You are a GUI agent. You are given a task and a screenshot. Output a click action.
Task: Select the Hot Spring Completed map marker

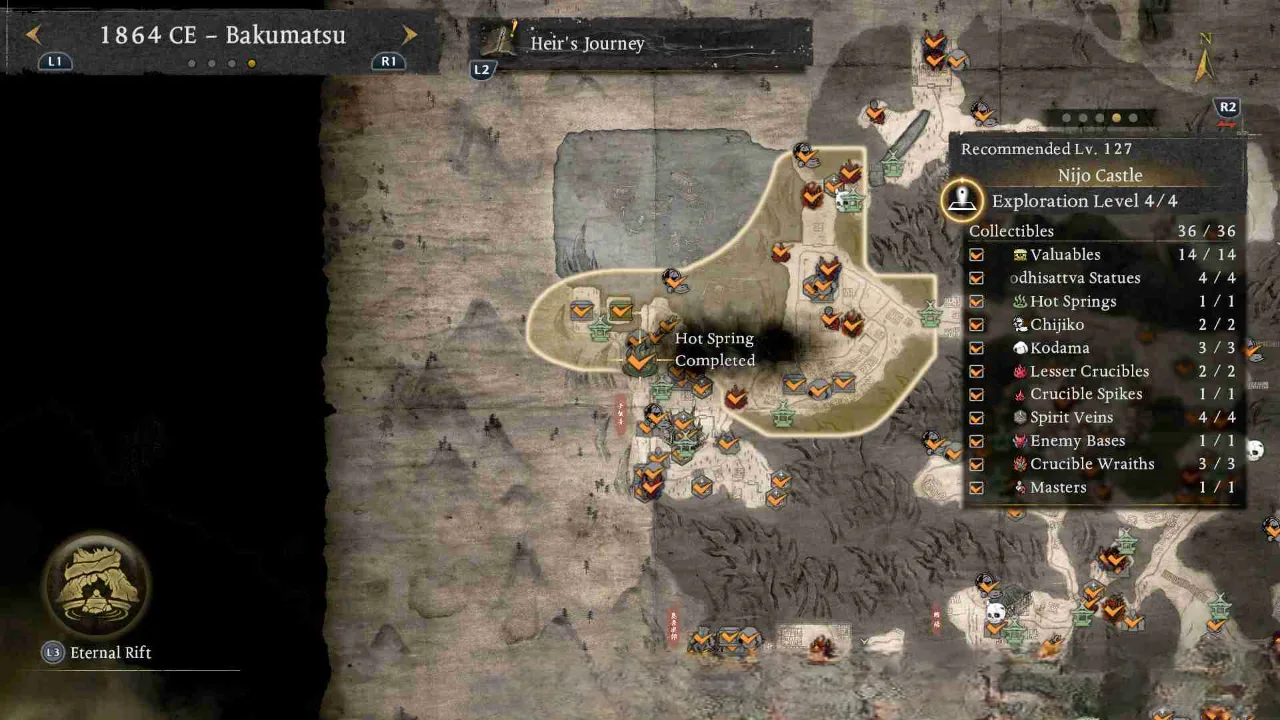pyautogui.click(x=639, y=359)
